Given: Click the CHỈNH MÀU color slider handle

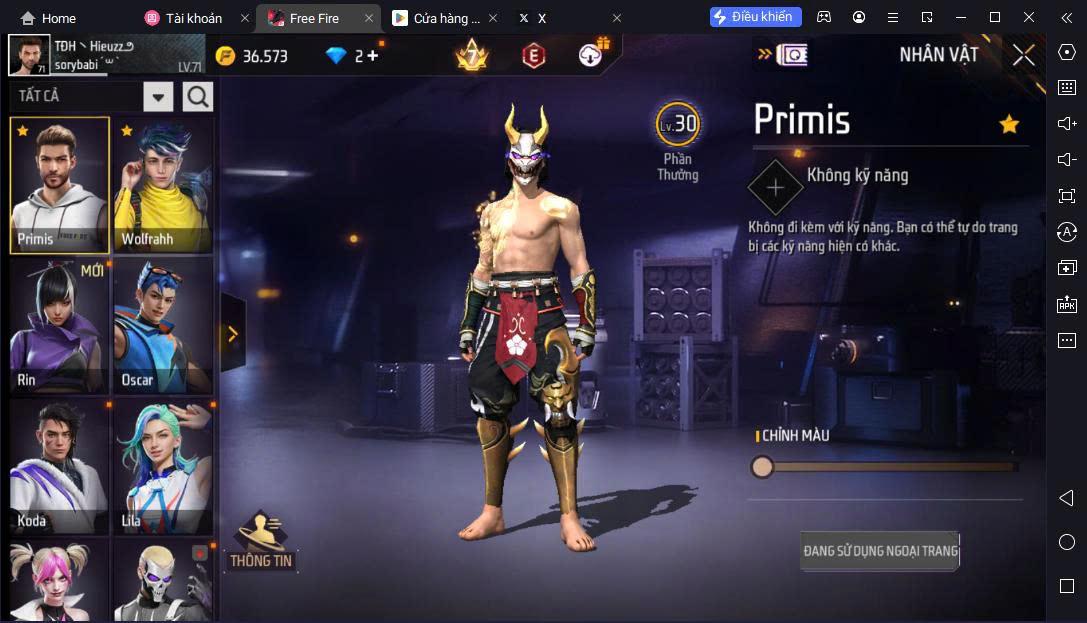Looking at the screenshot, I should 763,467.
